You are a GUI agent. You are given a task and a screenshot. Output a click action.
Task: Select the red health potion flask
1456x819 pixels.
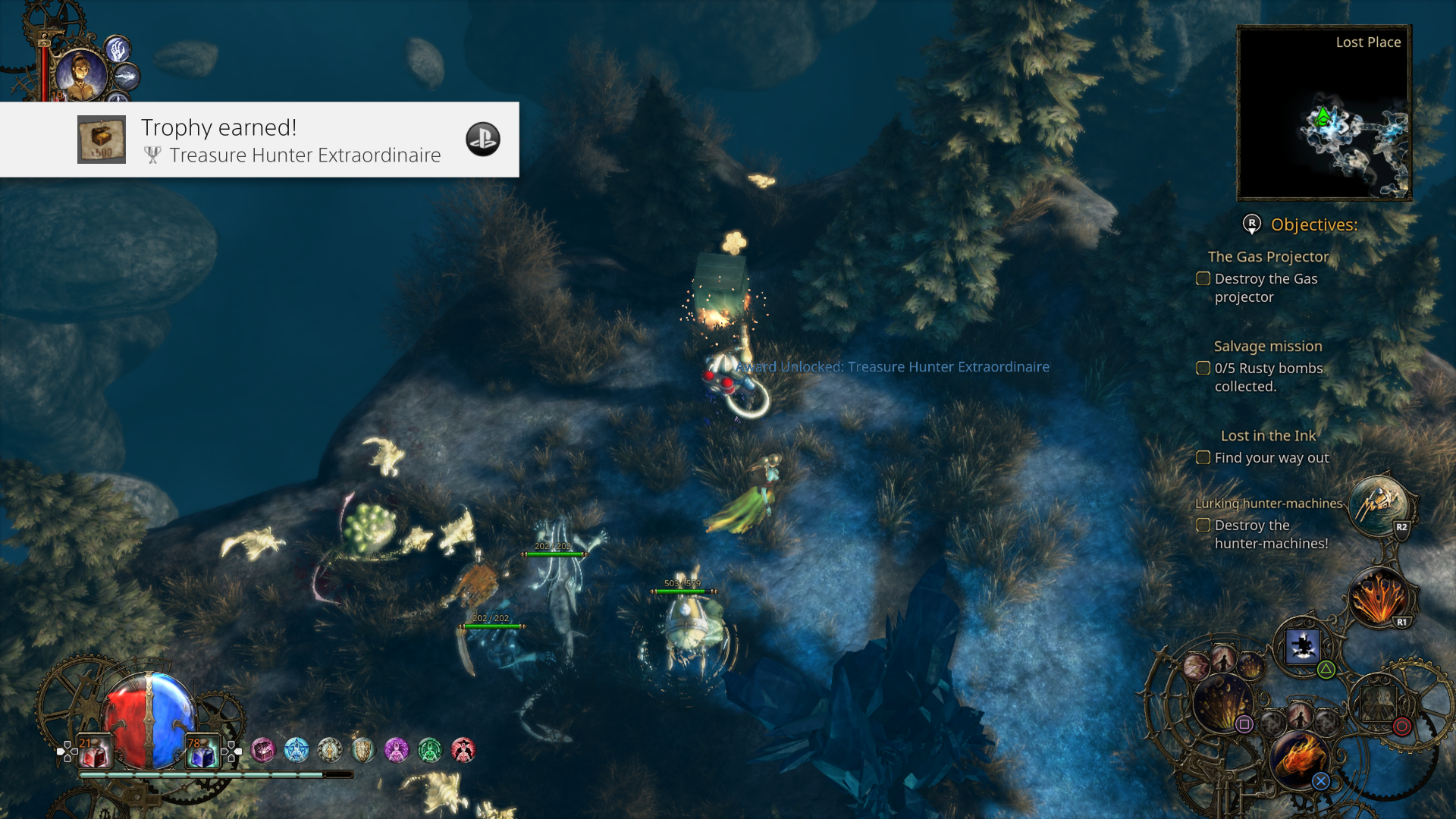(94, 752)
